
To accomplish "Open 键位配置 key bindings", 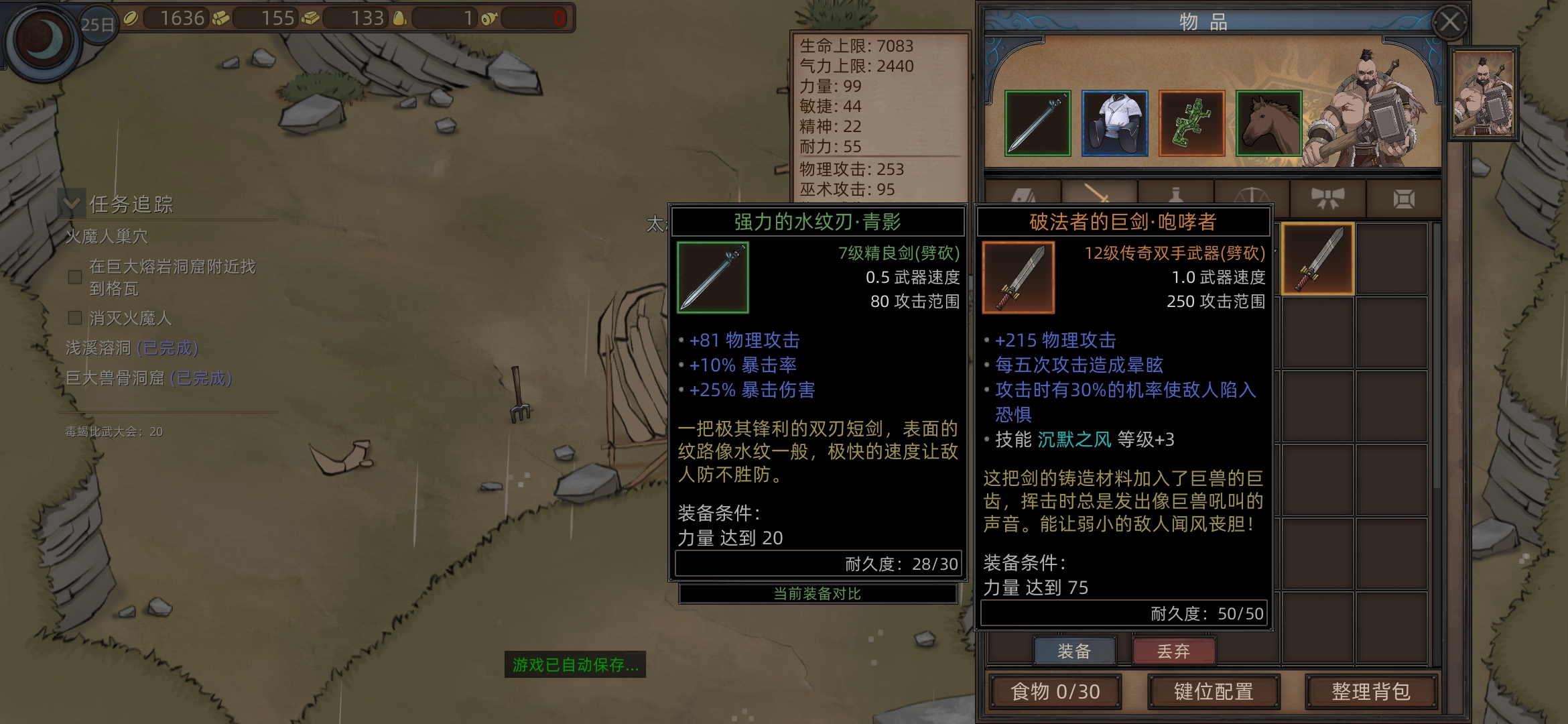I will 1214,691.
